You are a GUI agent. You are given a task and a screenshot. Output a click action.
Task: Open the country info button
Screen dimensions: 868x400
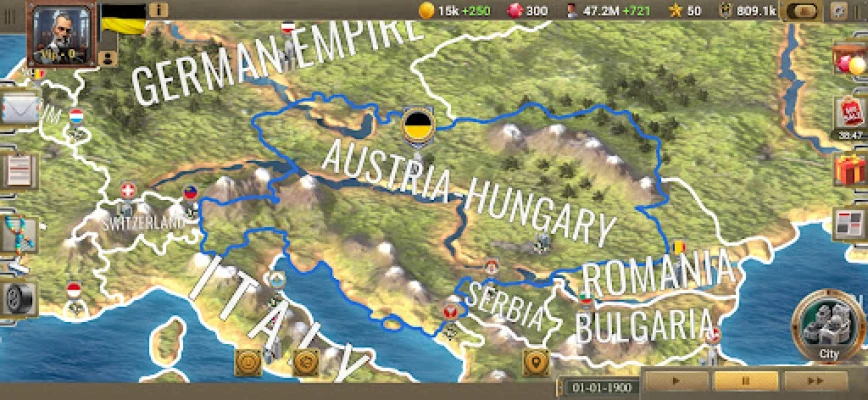(x=159, y=10)
